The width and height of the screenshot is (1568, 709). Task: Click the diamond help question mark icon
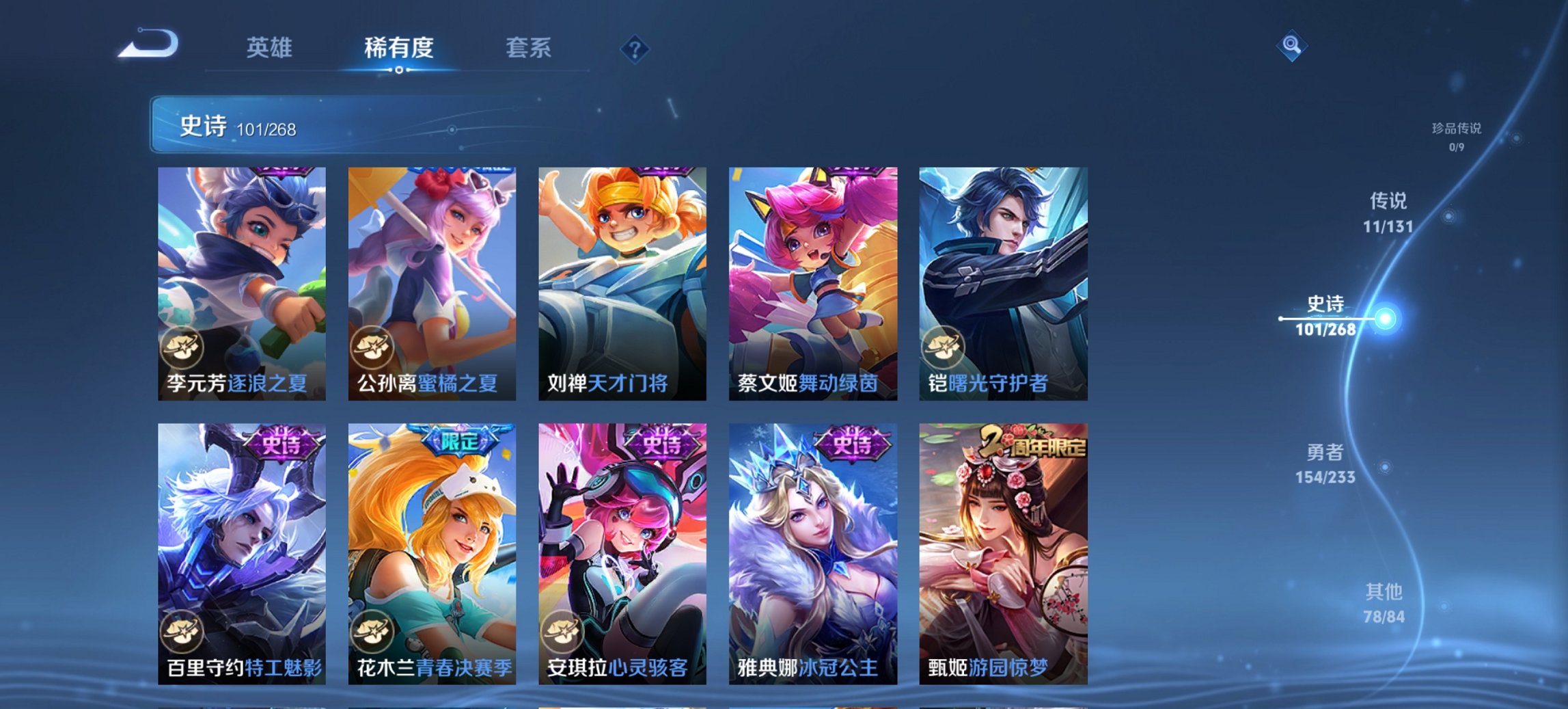tap(633, 48)
